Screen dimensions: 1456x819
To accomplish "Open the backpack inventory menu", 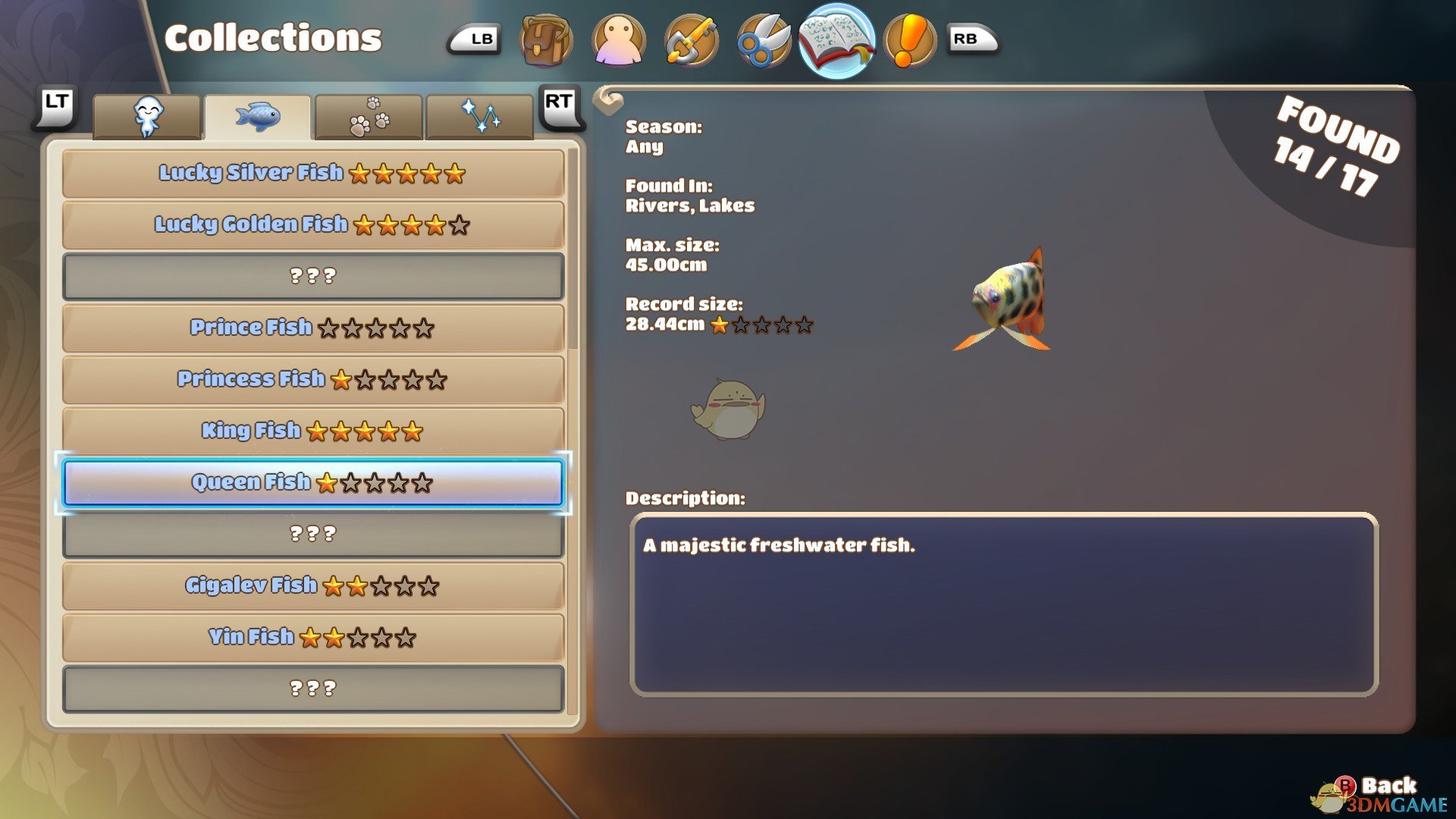I will 546,40.
